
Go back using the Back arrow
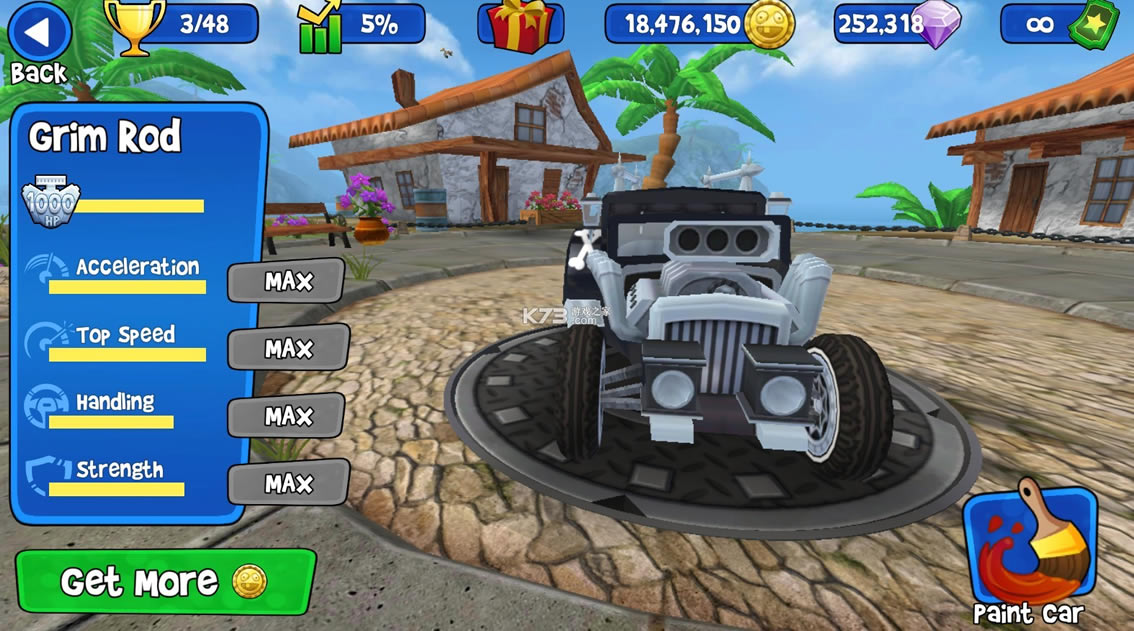click(38, 33)
